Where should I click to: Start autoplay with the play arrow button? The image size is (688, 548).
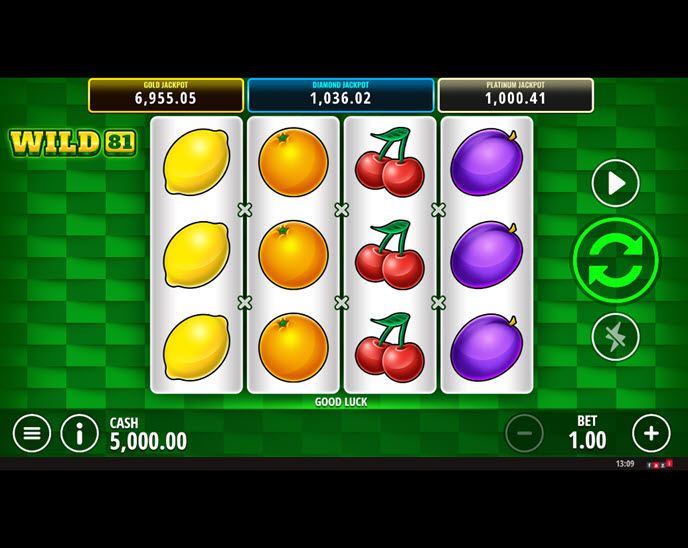pos(615,183)
